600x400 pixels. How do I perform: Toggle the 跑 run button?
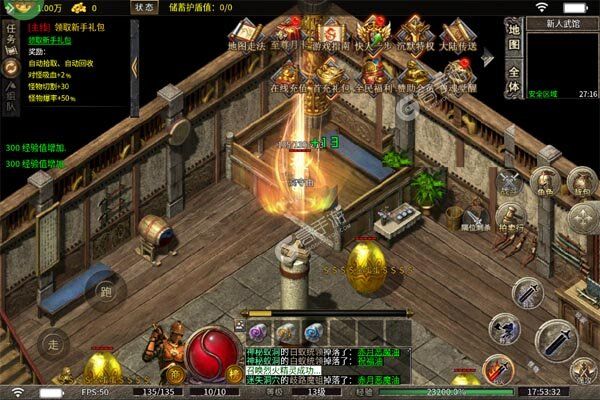(105, 292)
